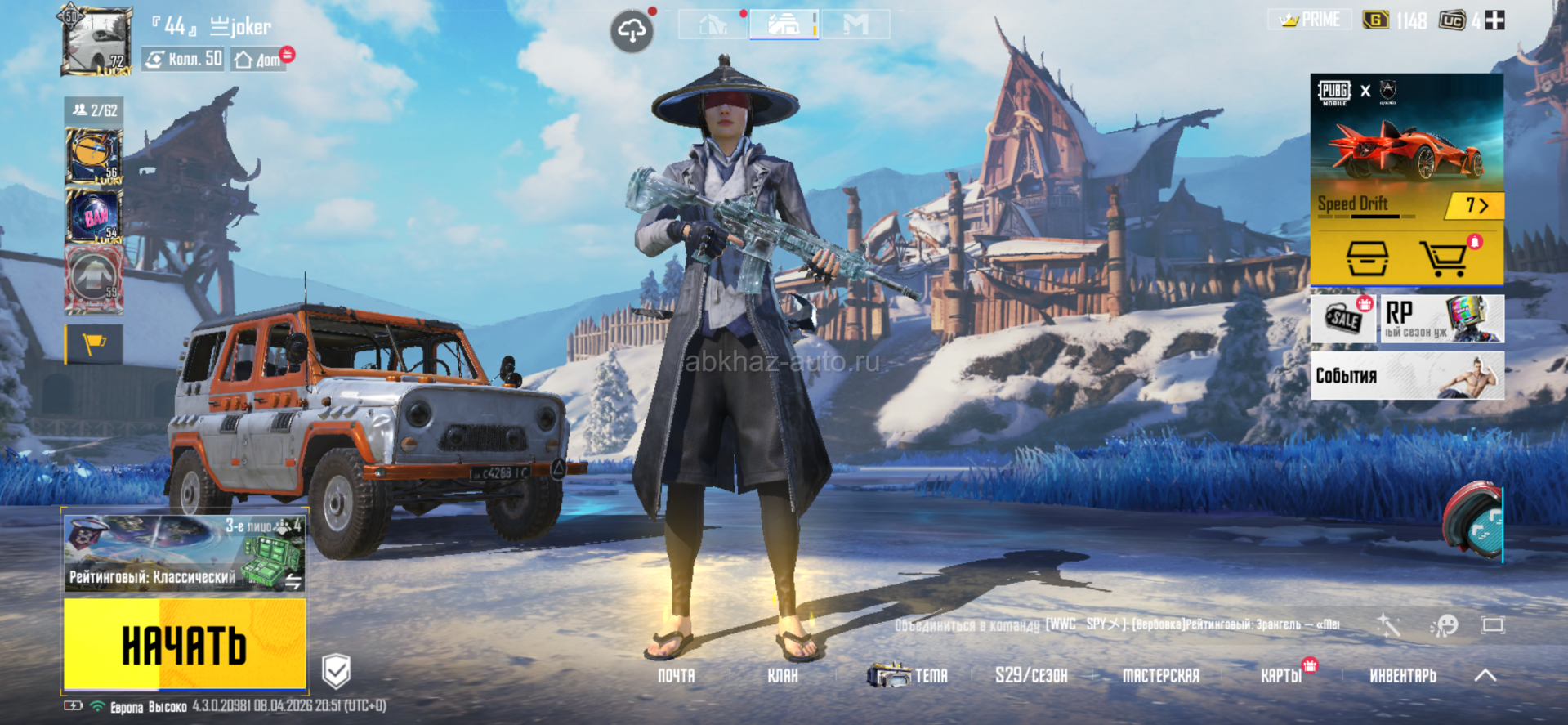Open the События events panel
Screen dimensions: 1568x725
click(1406, 376)
